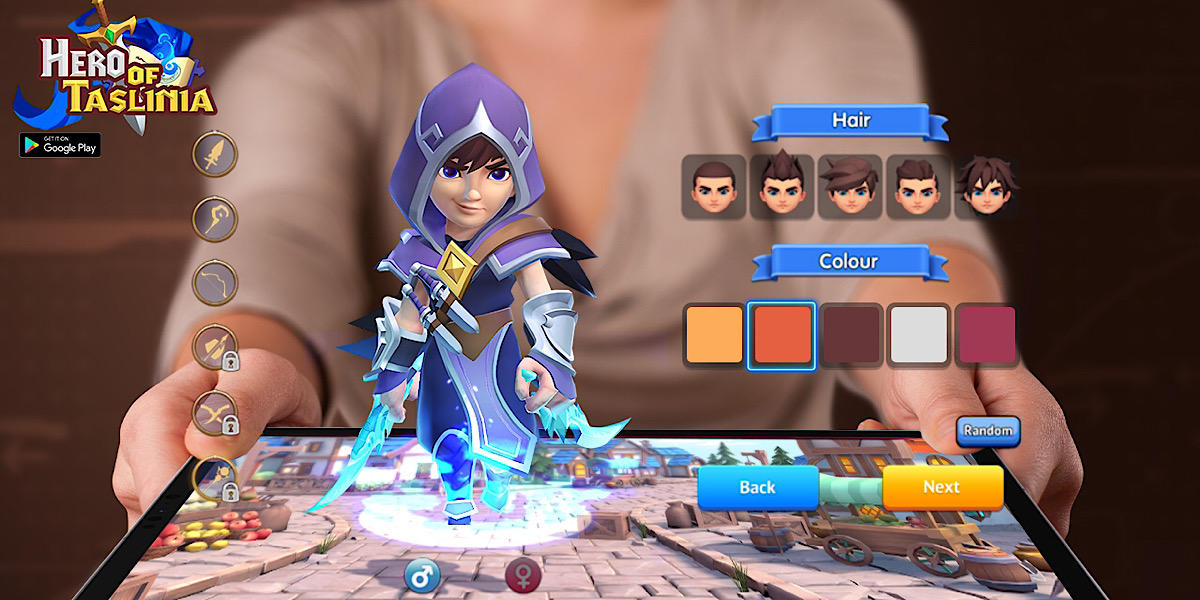Pick the side-swept fringe hairstyle

pos(849,187)
